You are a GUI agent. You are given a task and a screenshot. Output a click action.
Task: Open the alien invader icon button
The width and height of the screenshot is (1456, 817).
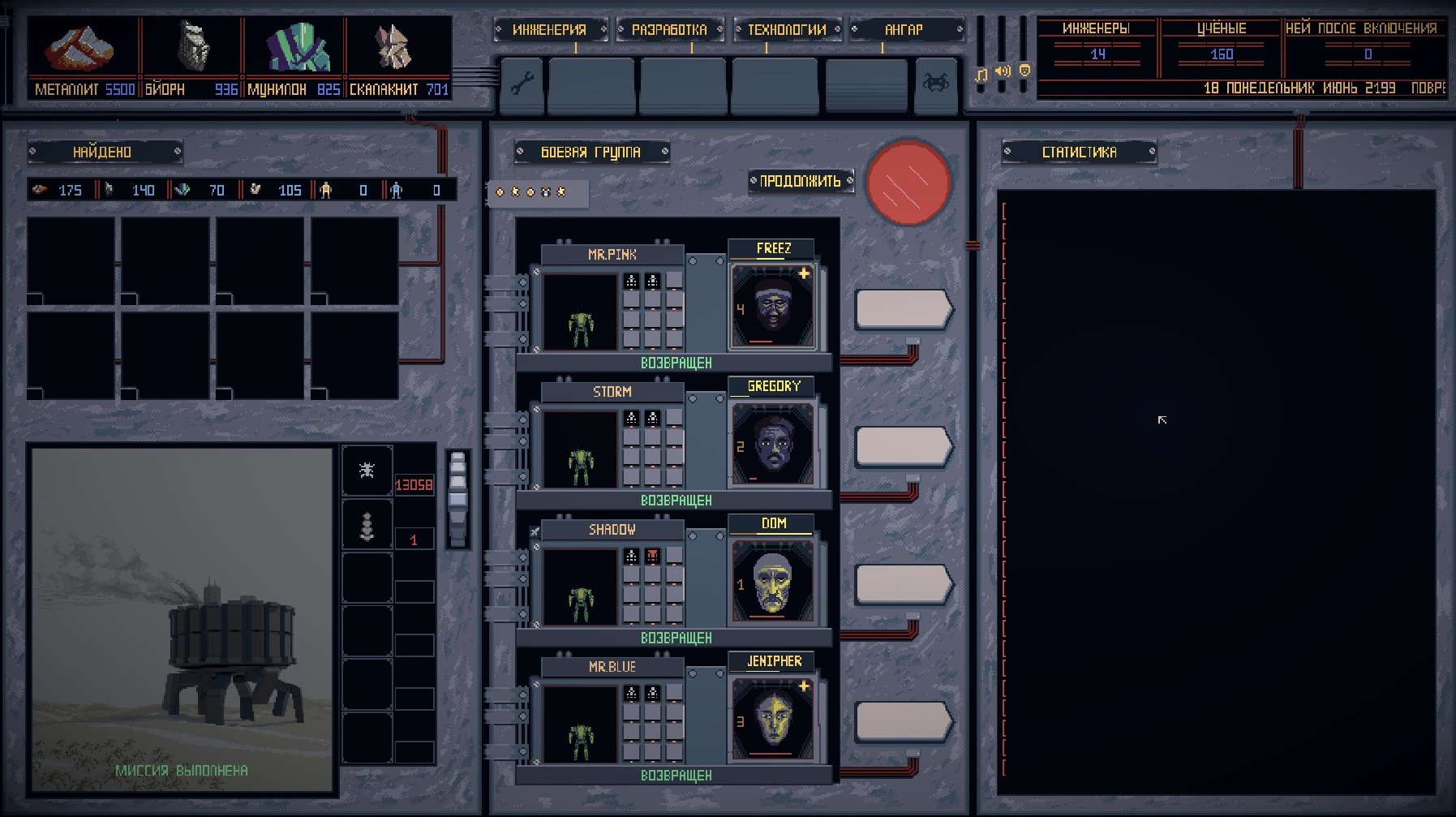(935, 82)
